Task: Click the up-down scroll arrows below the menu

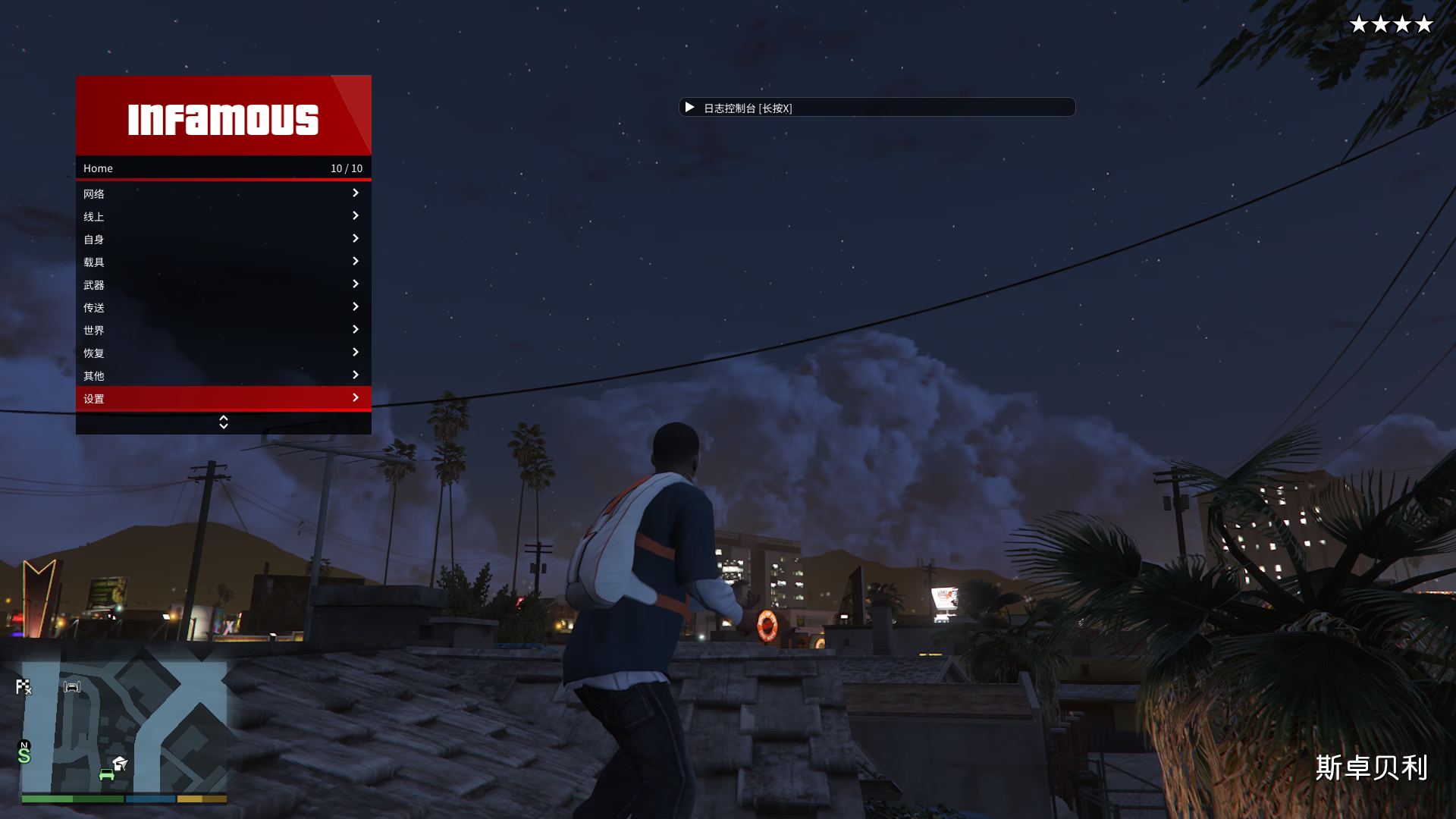Action: tap(223, 422)
